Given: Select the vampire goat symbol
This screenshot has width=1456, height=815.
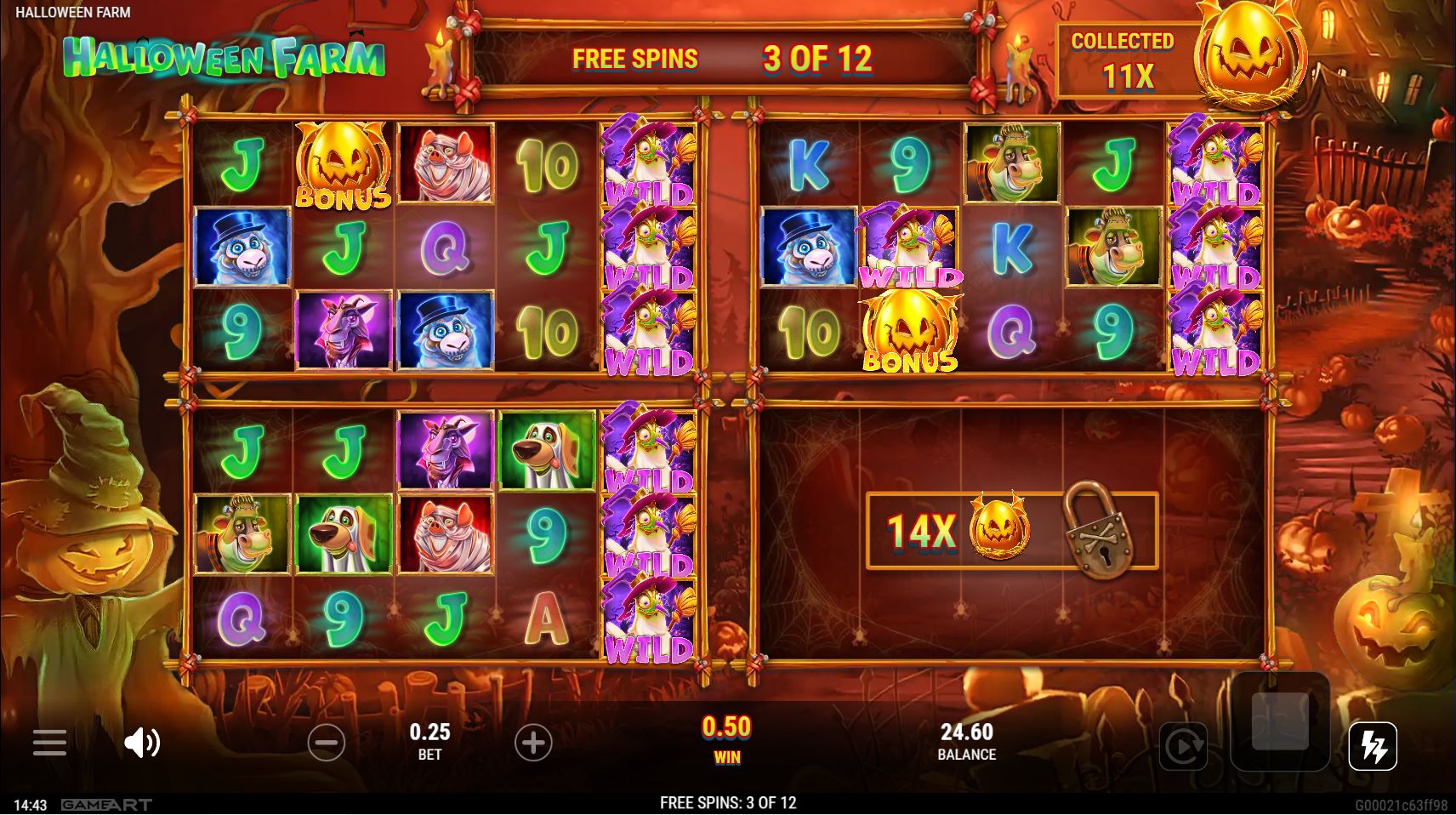Looking at the screenshot, I should [x=344, y=330].
